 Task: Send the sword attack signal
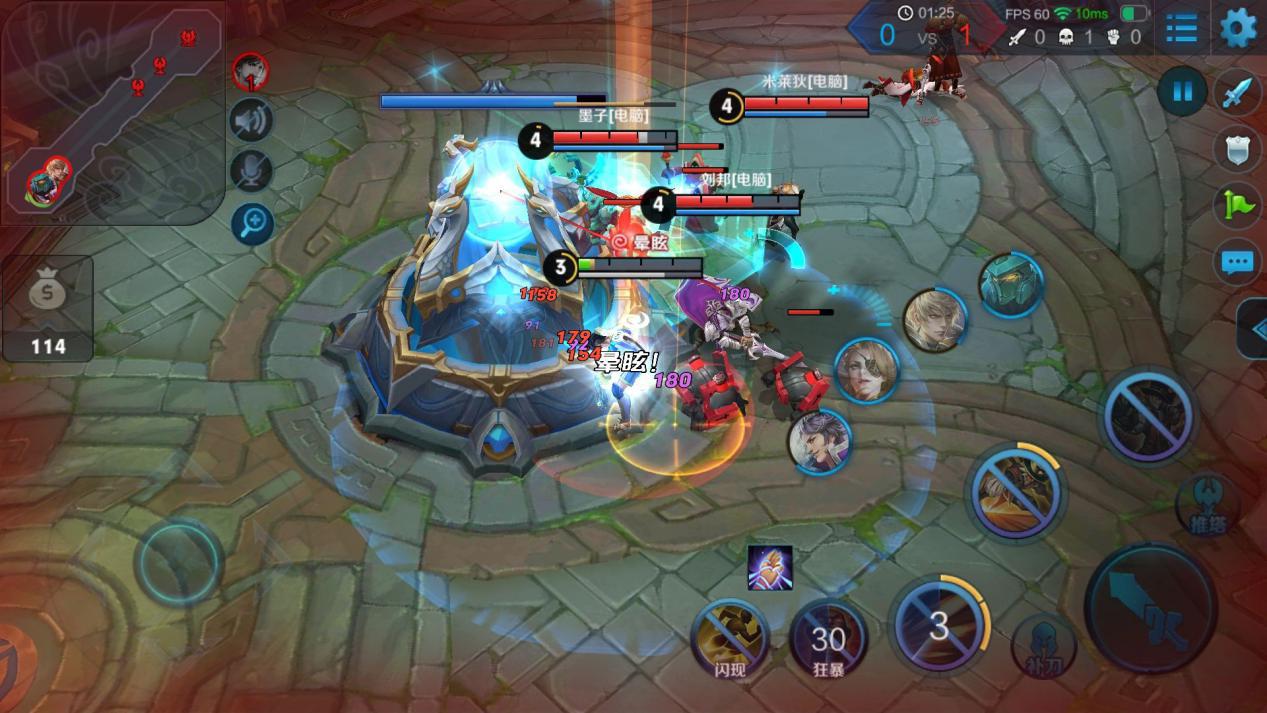coord(1238,93)
